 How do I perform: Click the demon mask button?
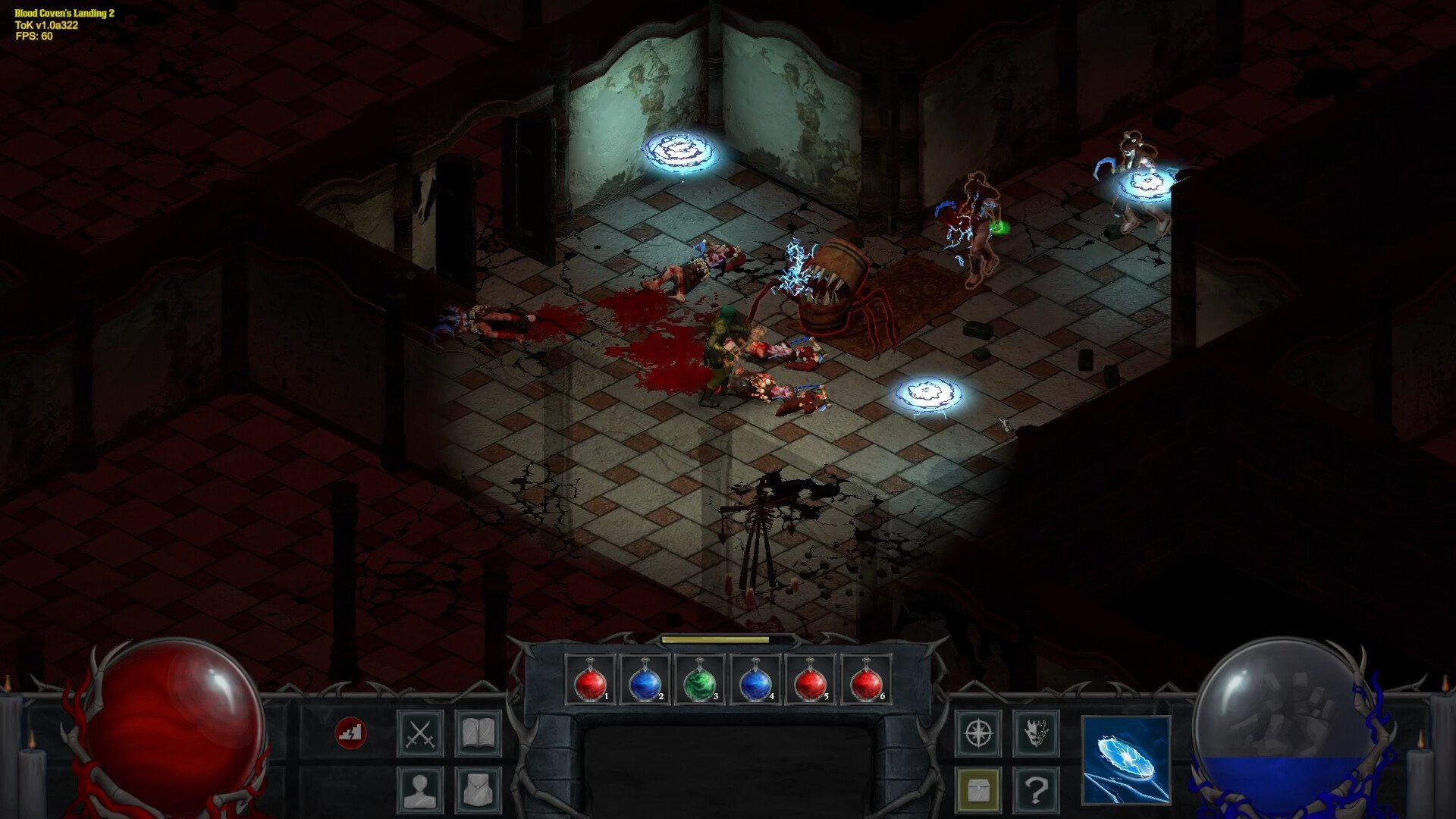(x=1036, y=733)
